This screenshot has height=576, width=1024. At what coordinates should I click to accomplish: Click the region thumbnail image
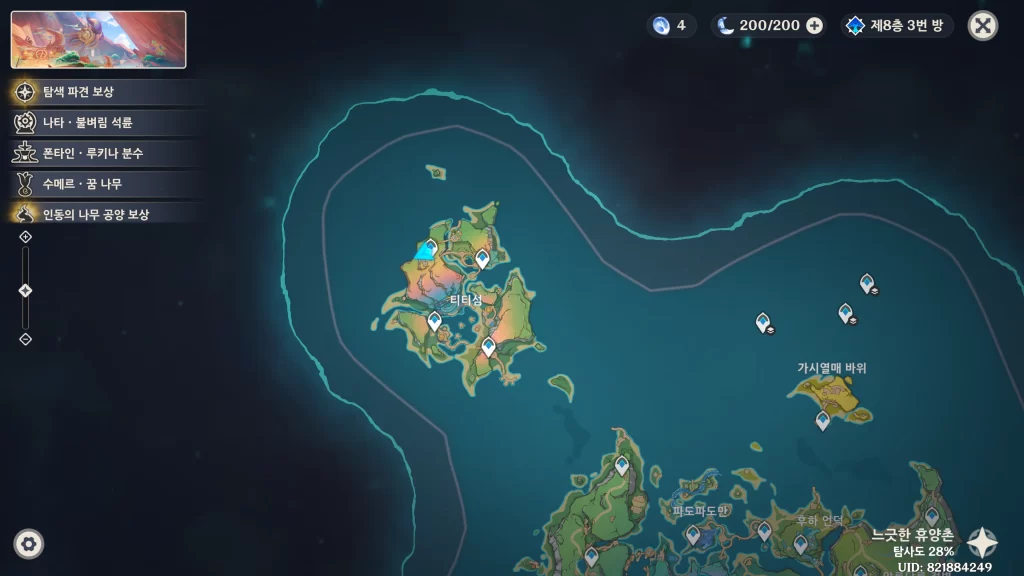(98, 40)
